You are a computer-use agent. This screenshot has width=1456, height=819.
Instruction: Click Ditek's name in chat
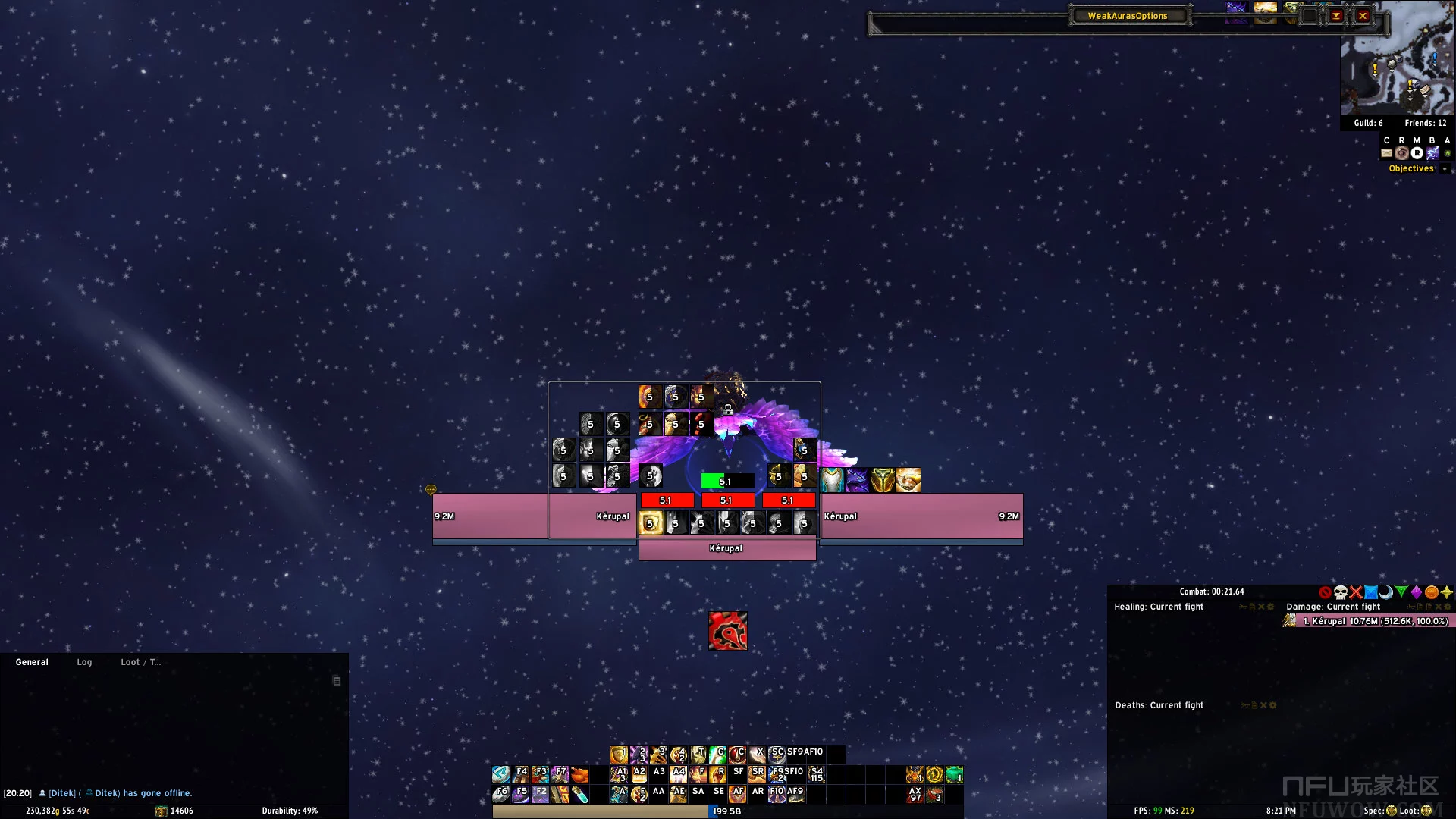(x=62, y=793)
